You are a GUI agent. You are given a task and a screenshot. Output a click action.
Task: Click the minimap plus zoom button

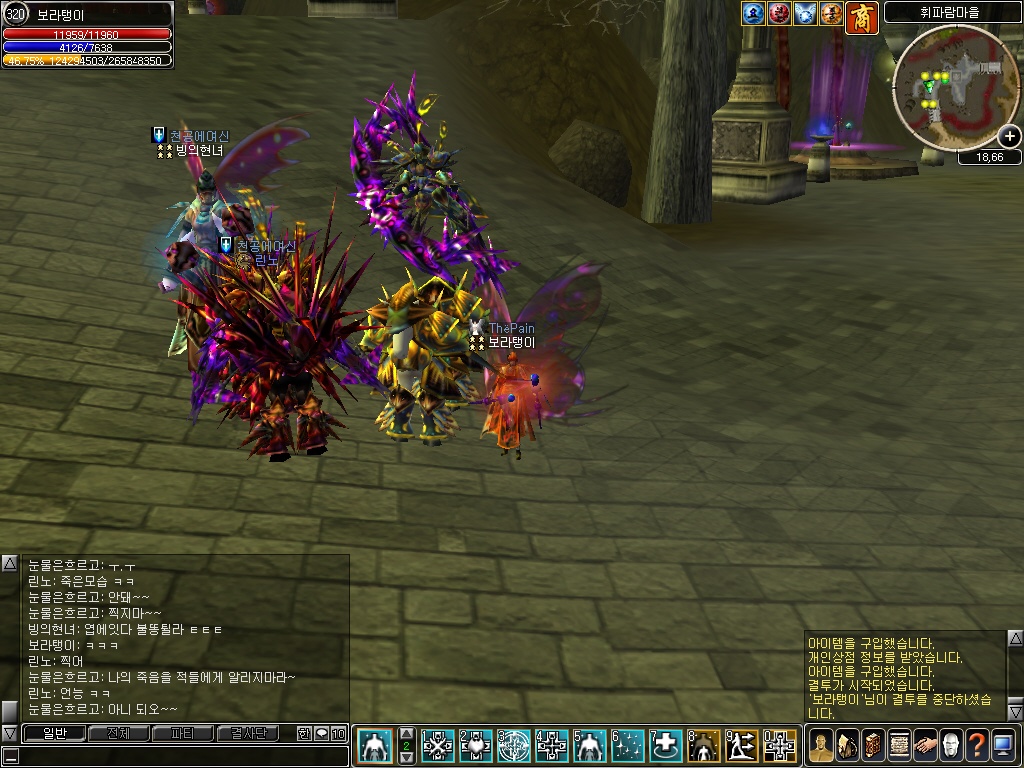(x=1010, y=137)
